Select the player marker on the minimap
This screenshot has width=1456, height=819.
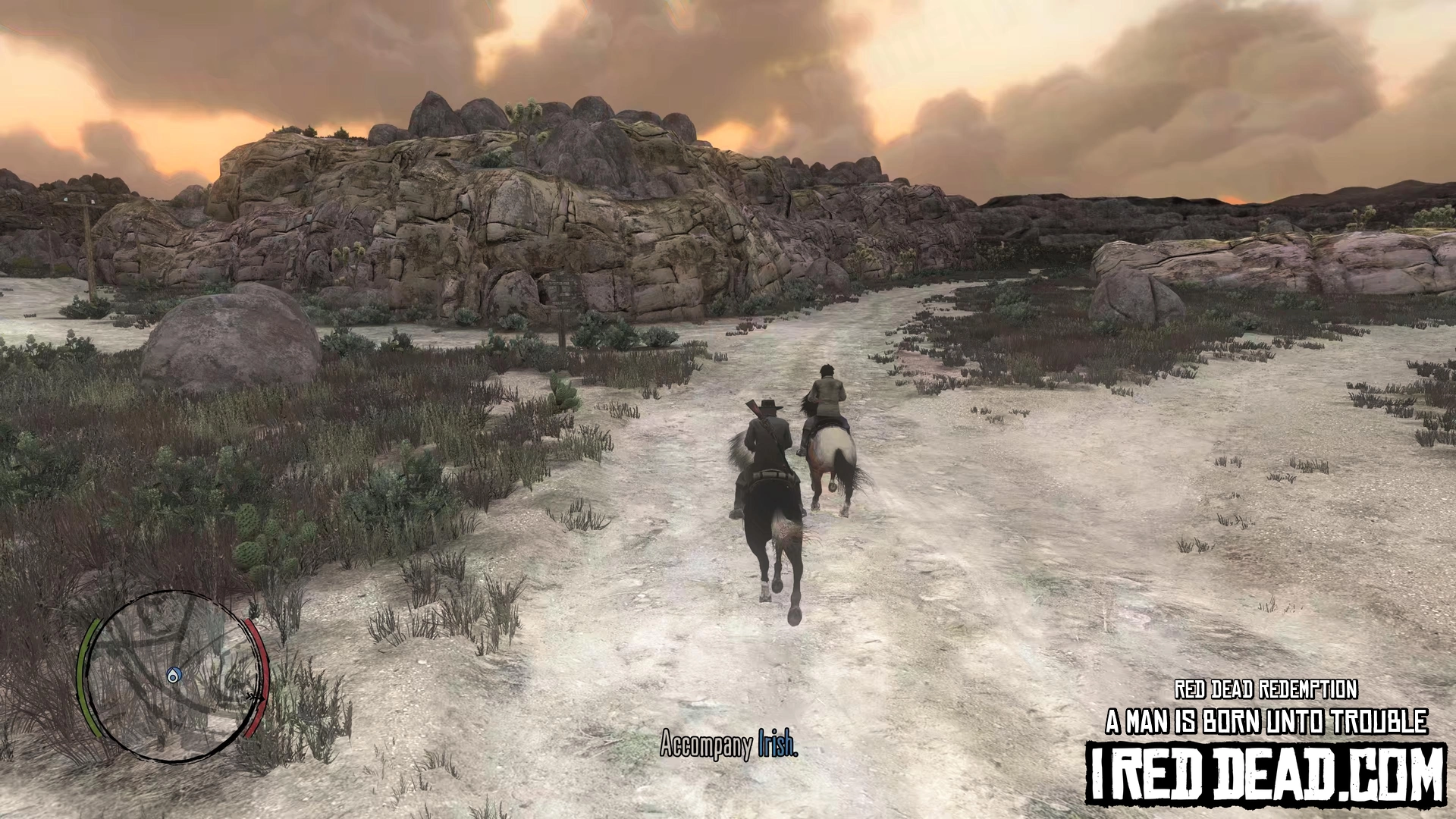coord(174,675)
